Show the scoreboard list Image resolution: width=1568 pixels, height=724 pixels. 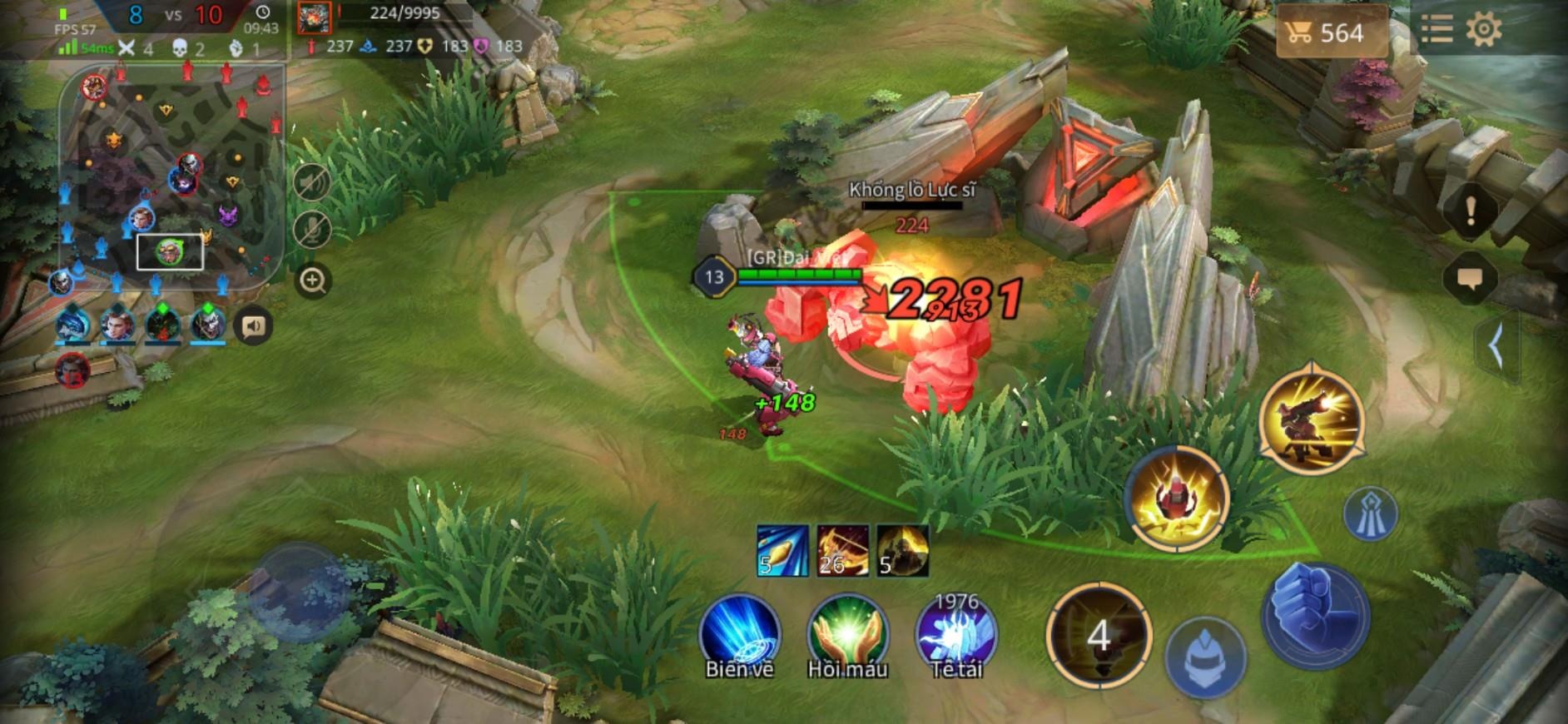[1437, 30]
